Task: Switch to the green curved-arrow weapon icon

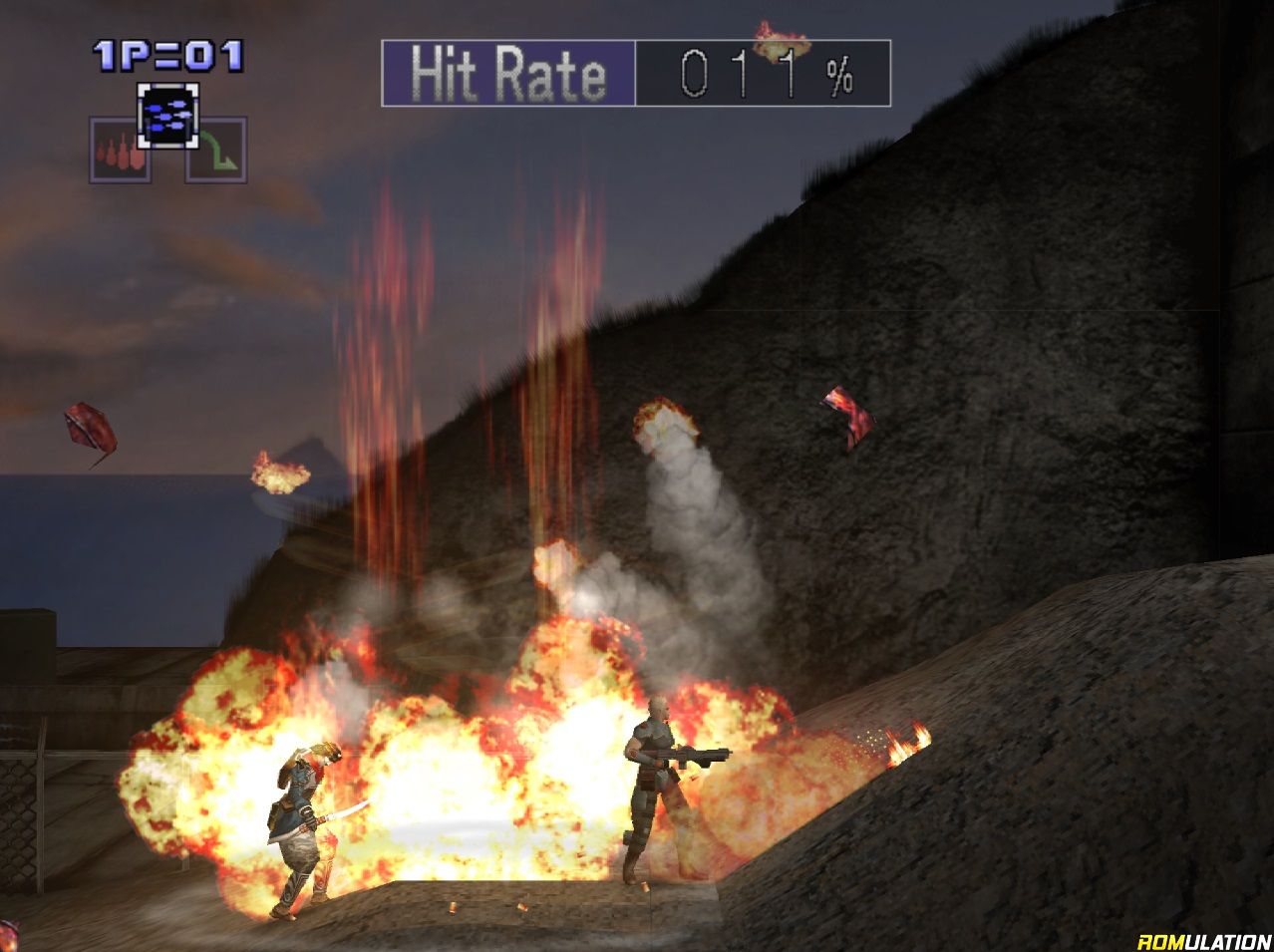Action: tap(215, 151)
